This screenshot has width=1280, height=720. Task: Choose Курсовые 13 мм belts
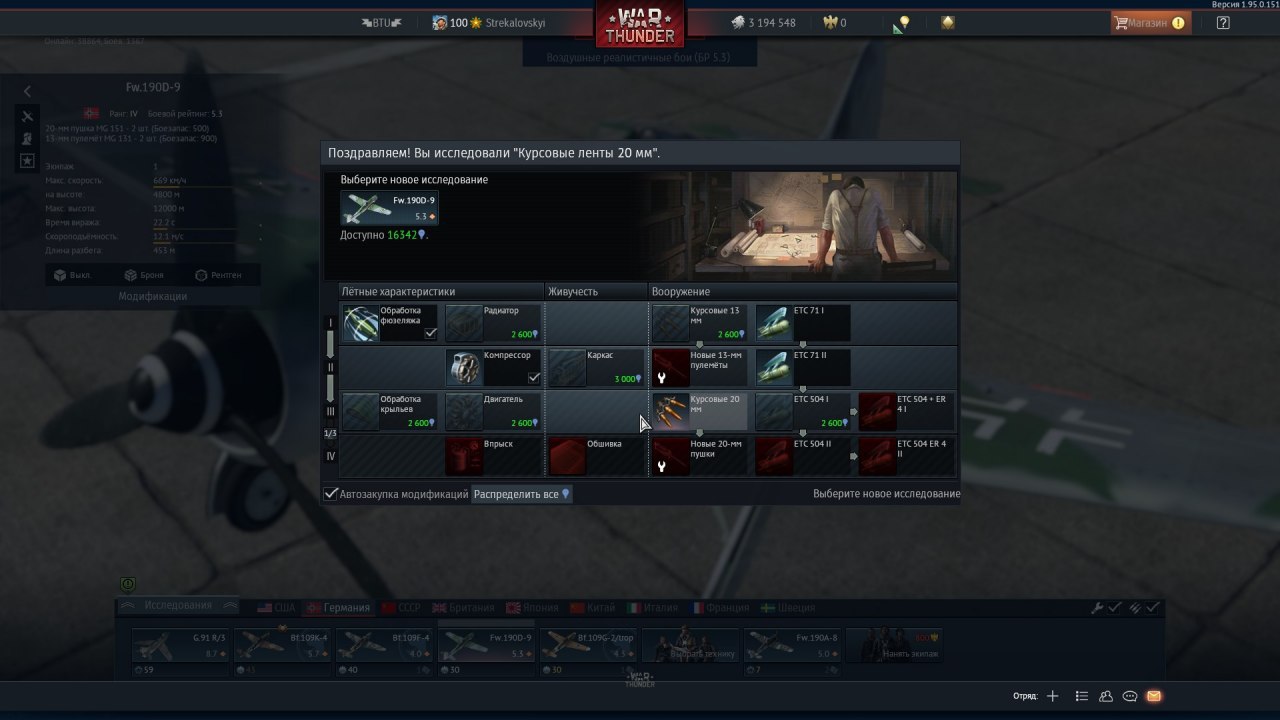699,323
